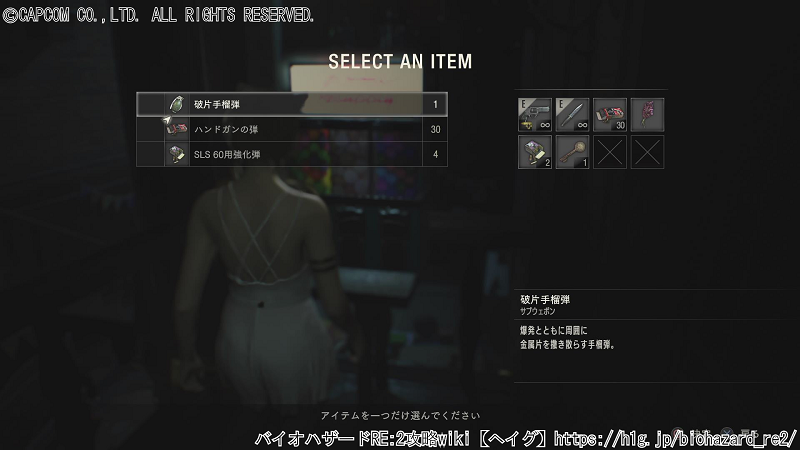Click the combat knife inventory slot

(573, 115)
